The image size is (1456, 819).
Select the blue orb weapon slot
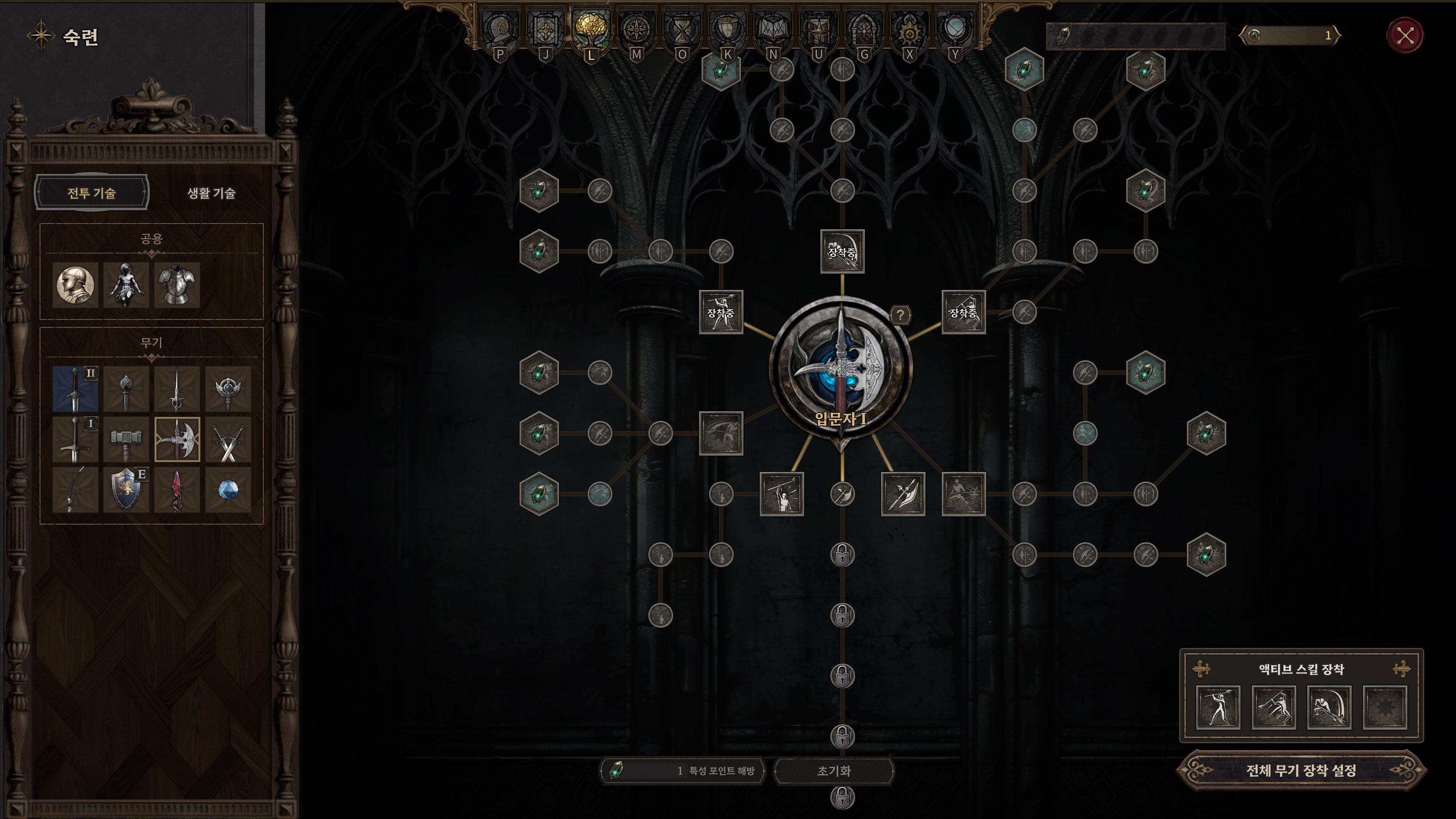228,490
